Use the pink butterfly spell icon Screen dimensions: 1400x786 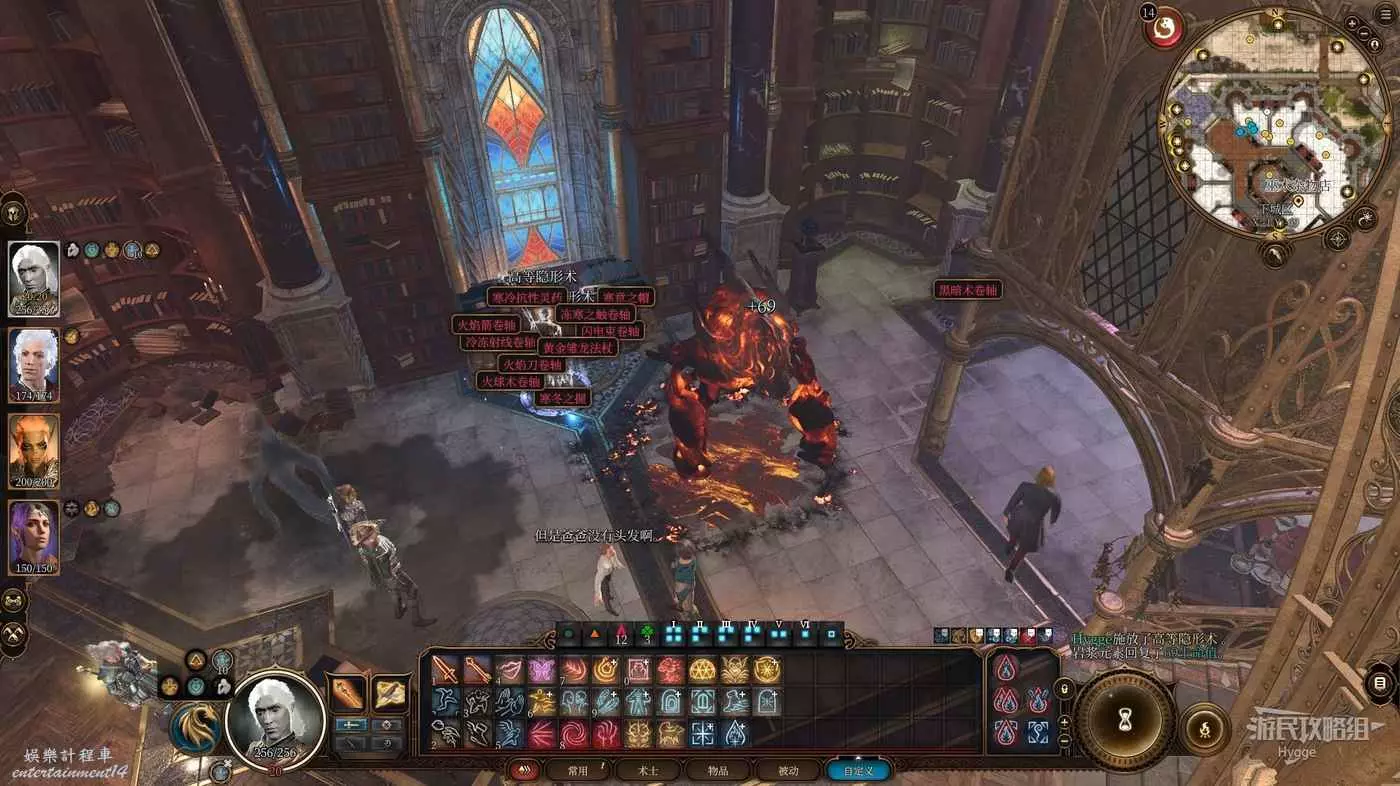coord(542,670)
